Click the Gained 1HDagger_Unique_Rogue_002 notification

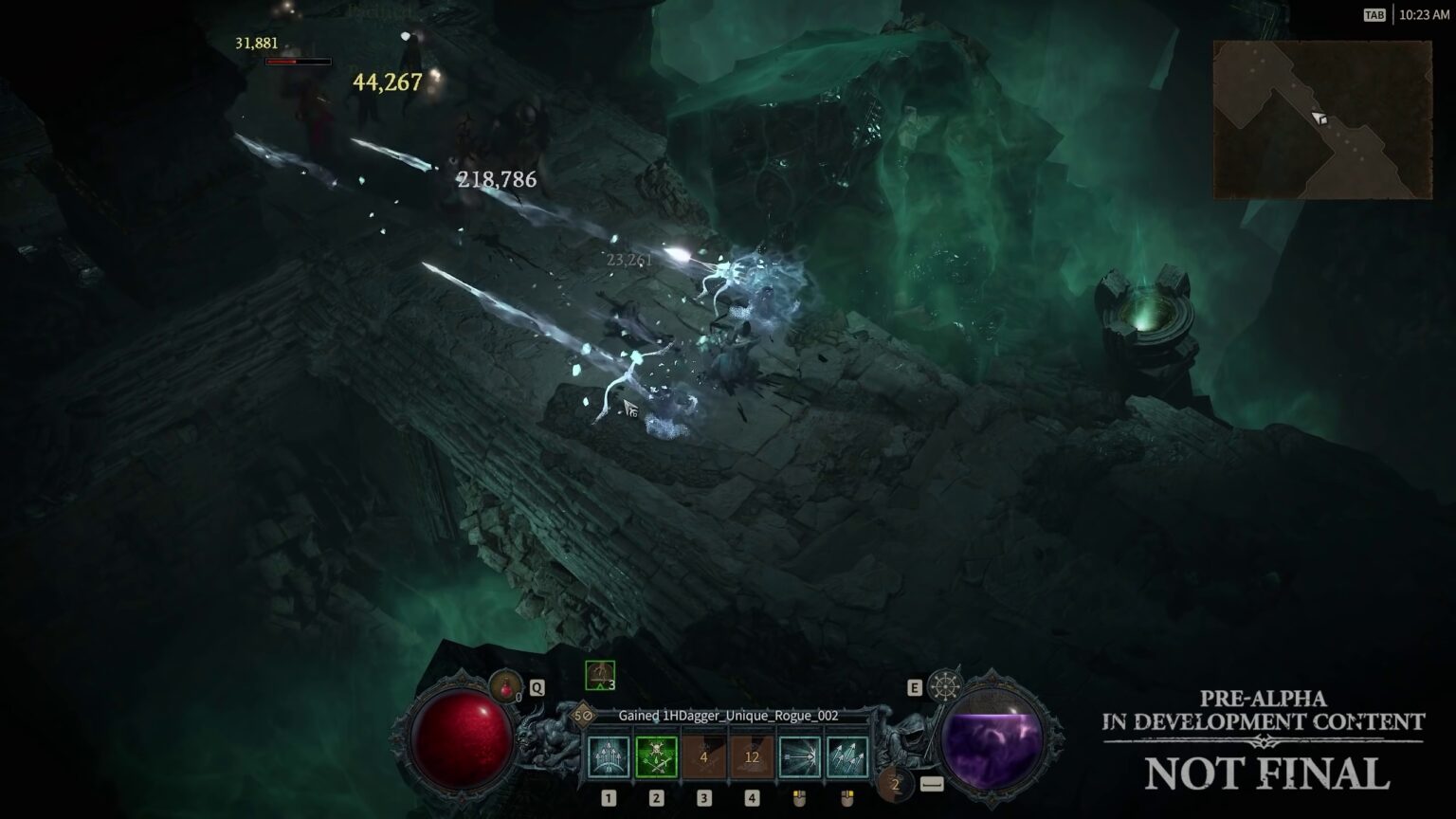pyautogui.click(x=728, y=718)
